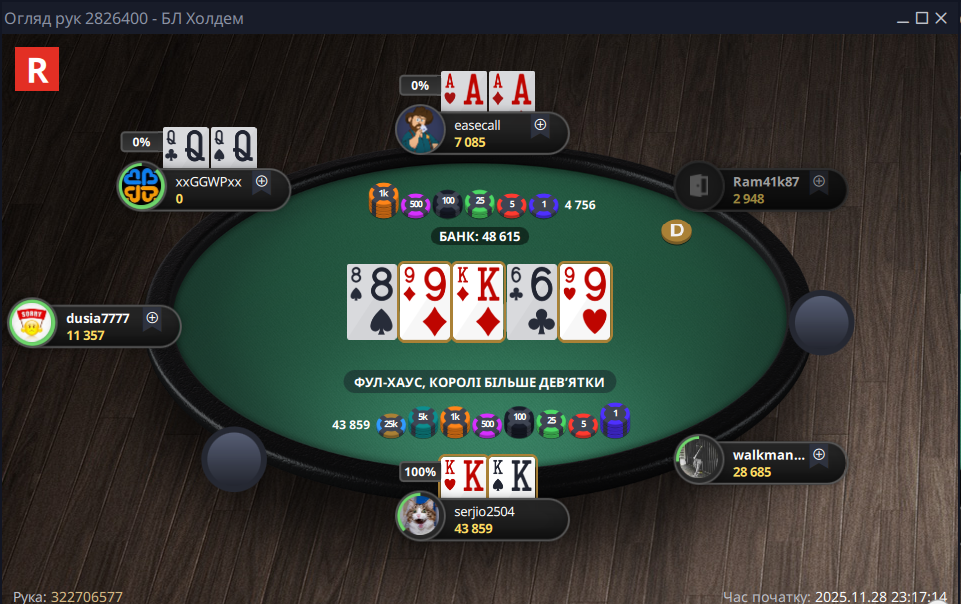Click the red R logo
Viewport: 961px width, 604px height.
[38, 70]
